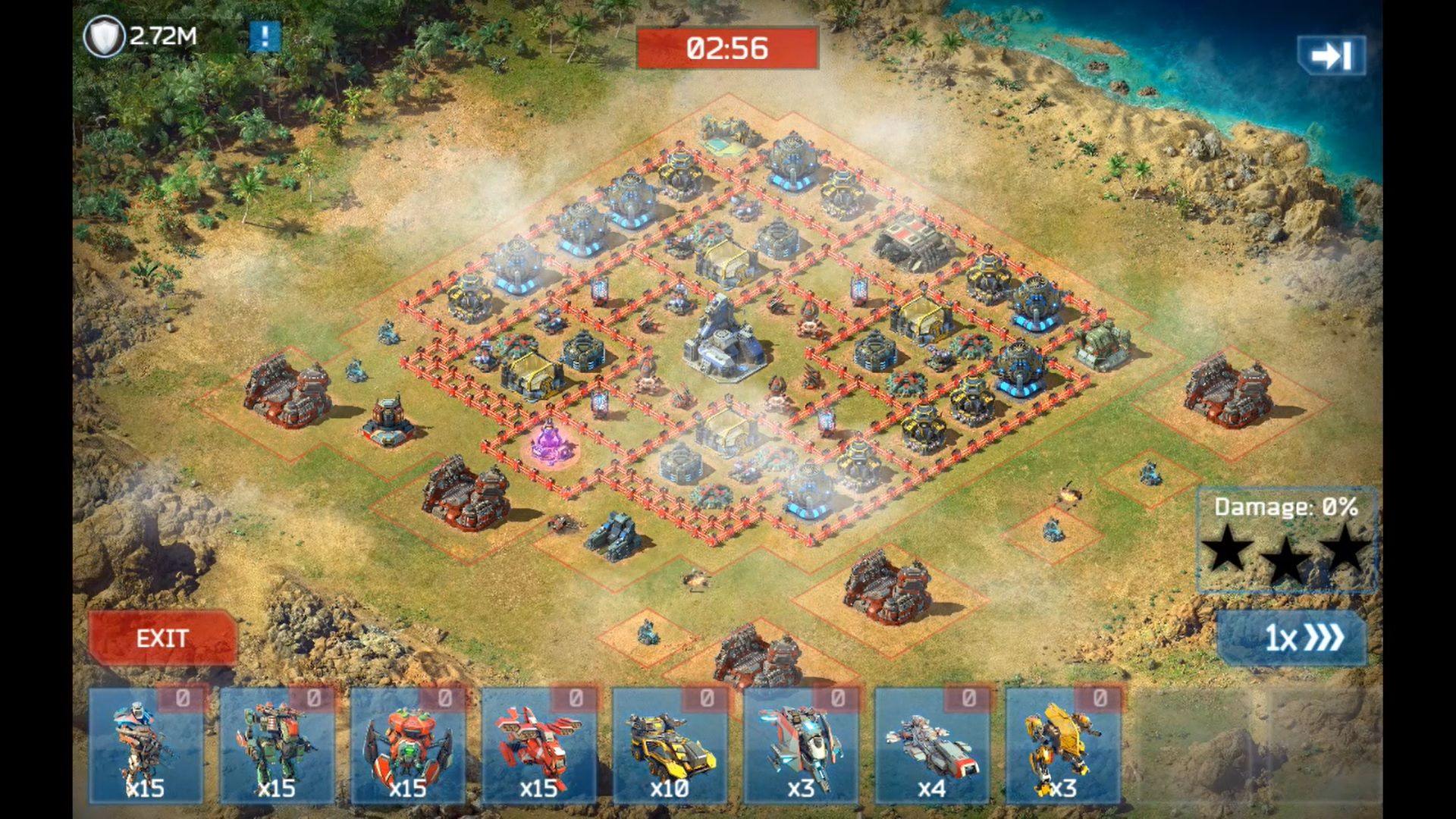Select the yellow armored vehicle unit

pos(670,745)
